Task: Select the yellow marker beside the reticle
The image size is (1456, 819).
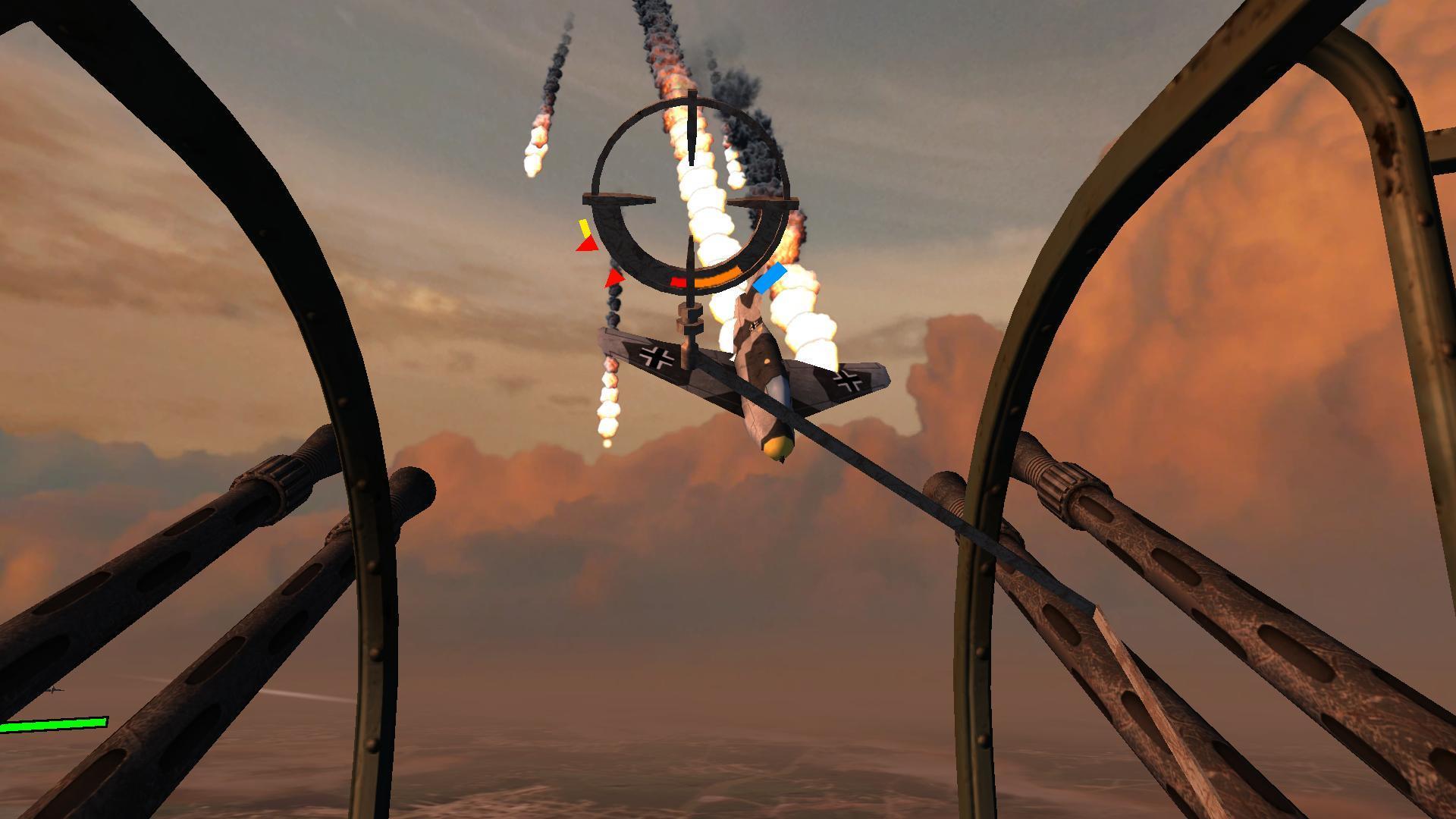Action: click(x=584, y=227)
